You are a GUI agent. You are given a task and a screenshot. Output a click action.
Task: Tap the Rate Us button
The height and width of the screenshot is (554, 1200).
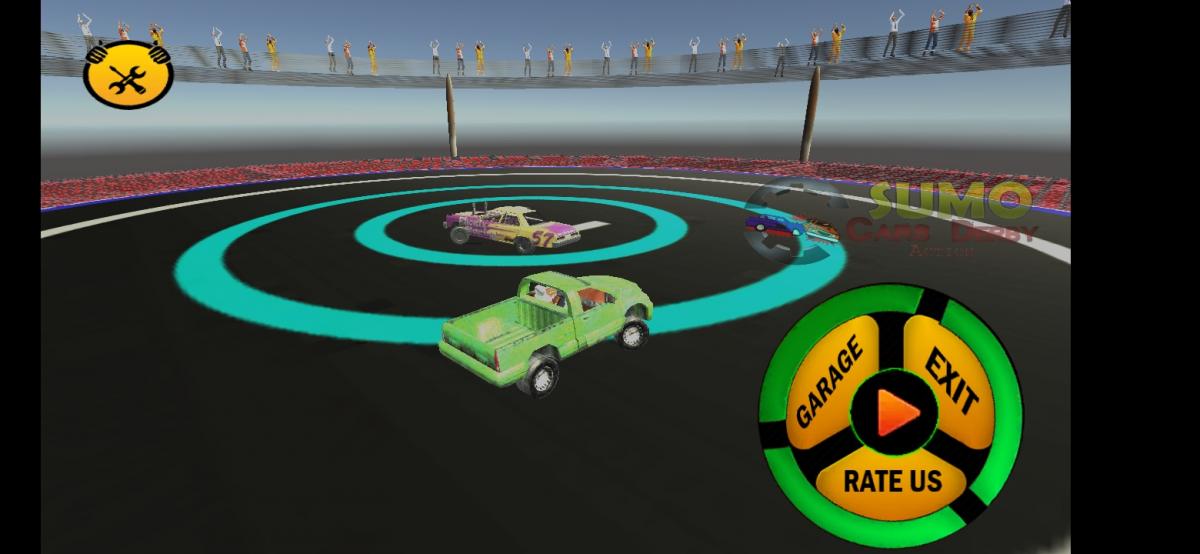[892, 480]
